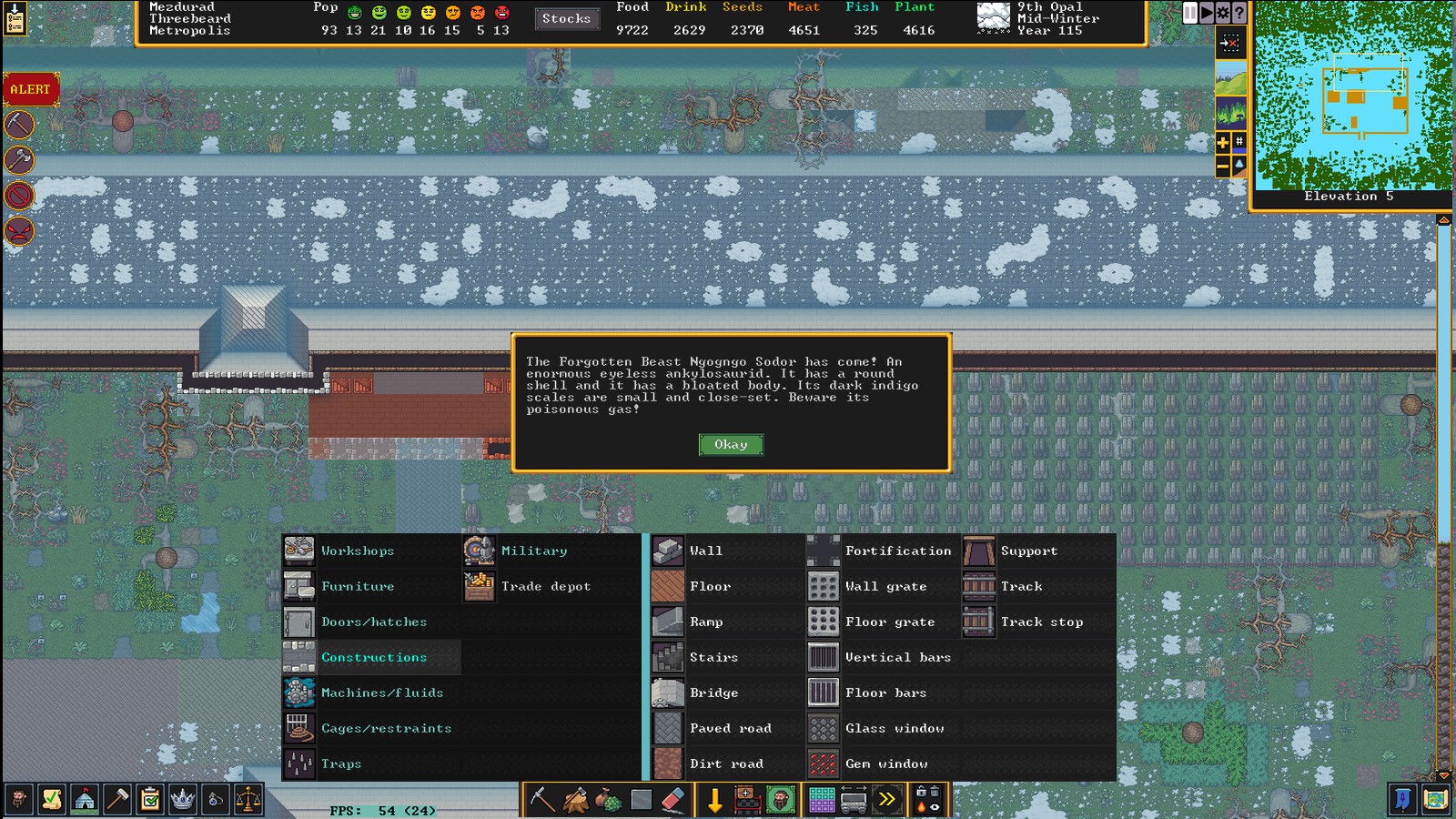Open the Machines/fluids category
This screenshot has width=1456, height=819.
381,693
